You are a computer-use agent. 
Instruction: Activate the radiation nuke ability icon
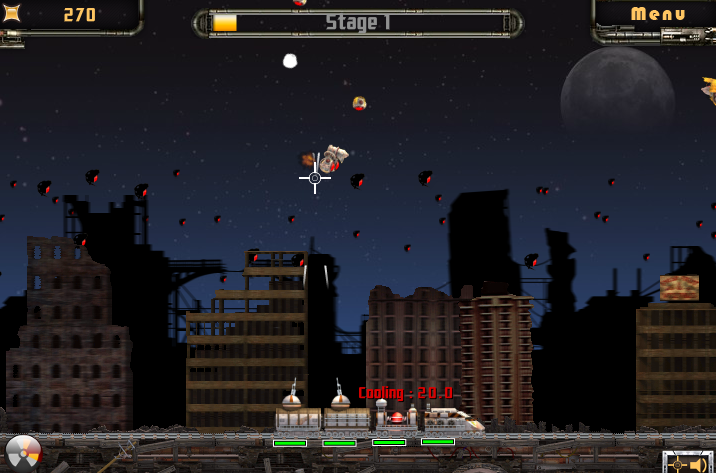click(x=22, y=453)
